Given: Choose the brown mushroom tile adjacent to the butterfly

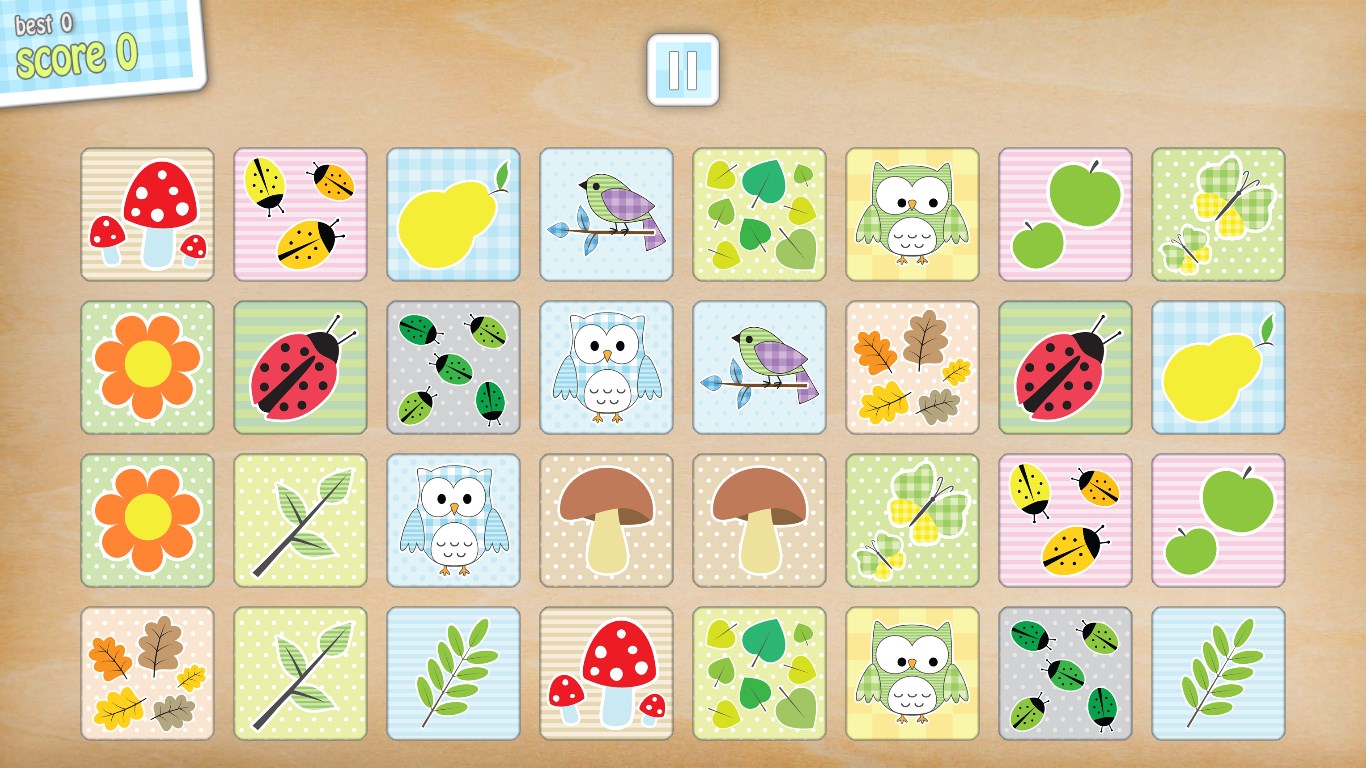Looking at the screenshot, I should coord(759,520).
